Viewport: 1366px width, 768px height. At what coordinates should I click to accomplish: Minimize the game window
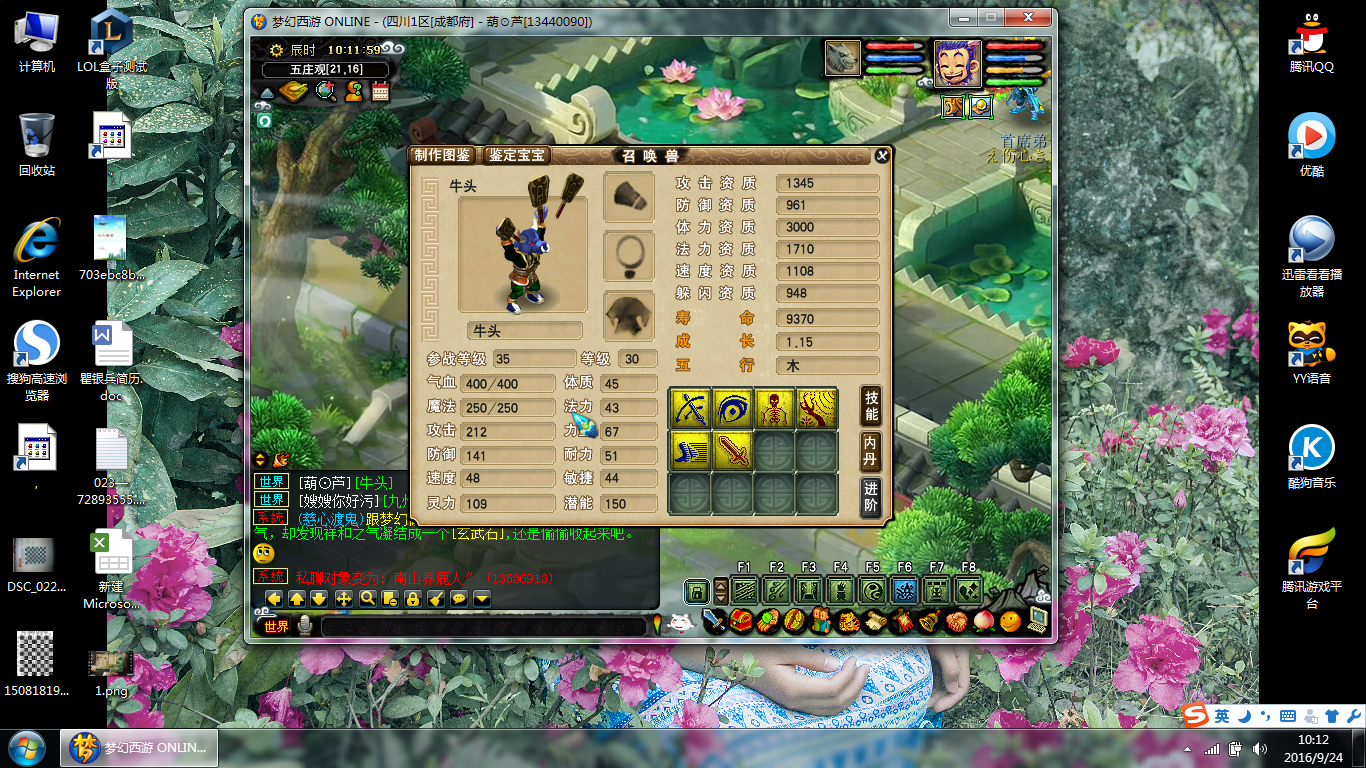point(962,18)
